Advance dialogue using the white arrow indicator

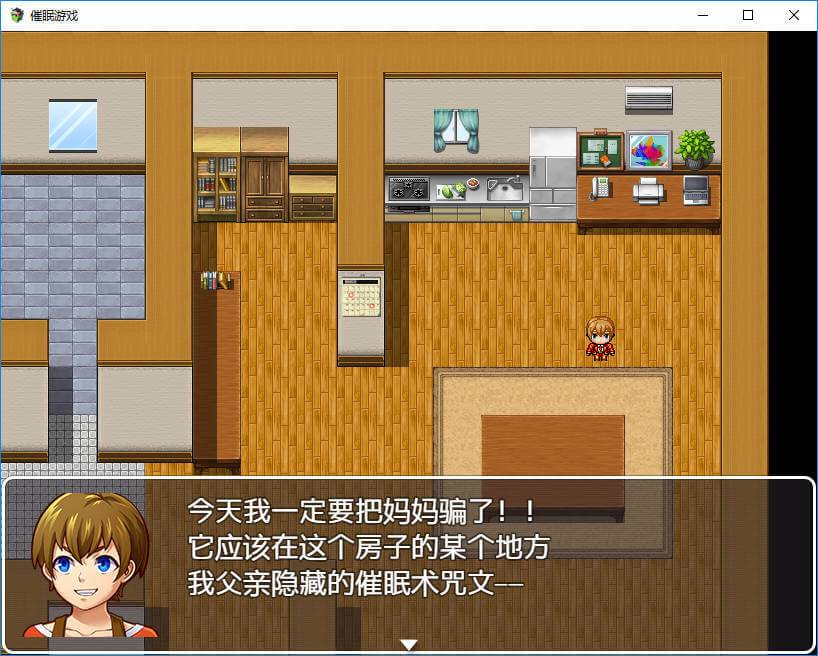pos(408,644)
